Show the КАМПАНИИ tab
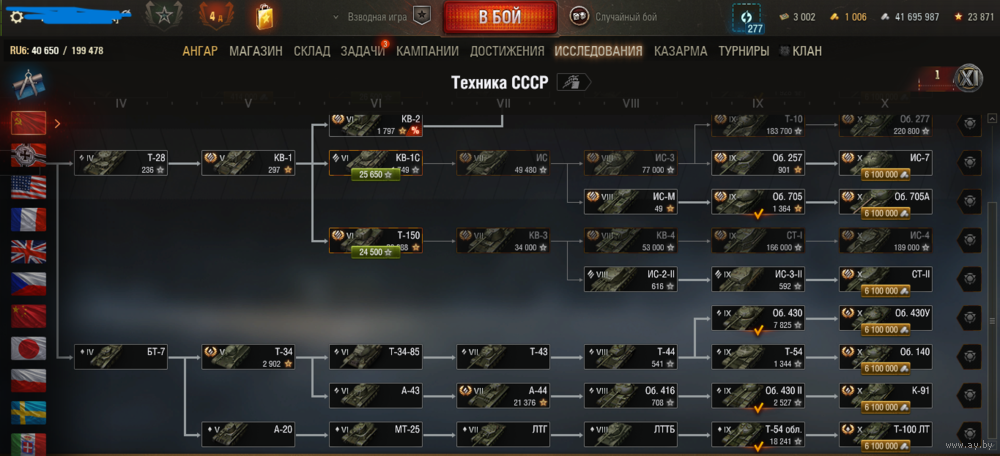The width and height of the screenshot is (1000, 456). coord(427,51)
